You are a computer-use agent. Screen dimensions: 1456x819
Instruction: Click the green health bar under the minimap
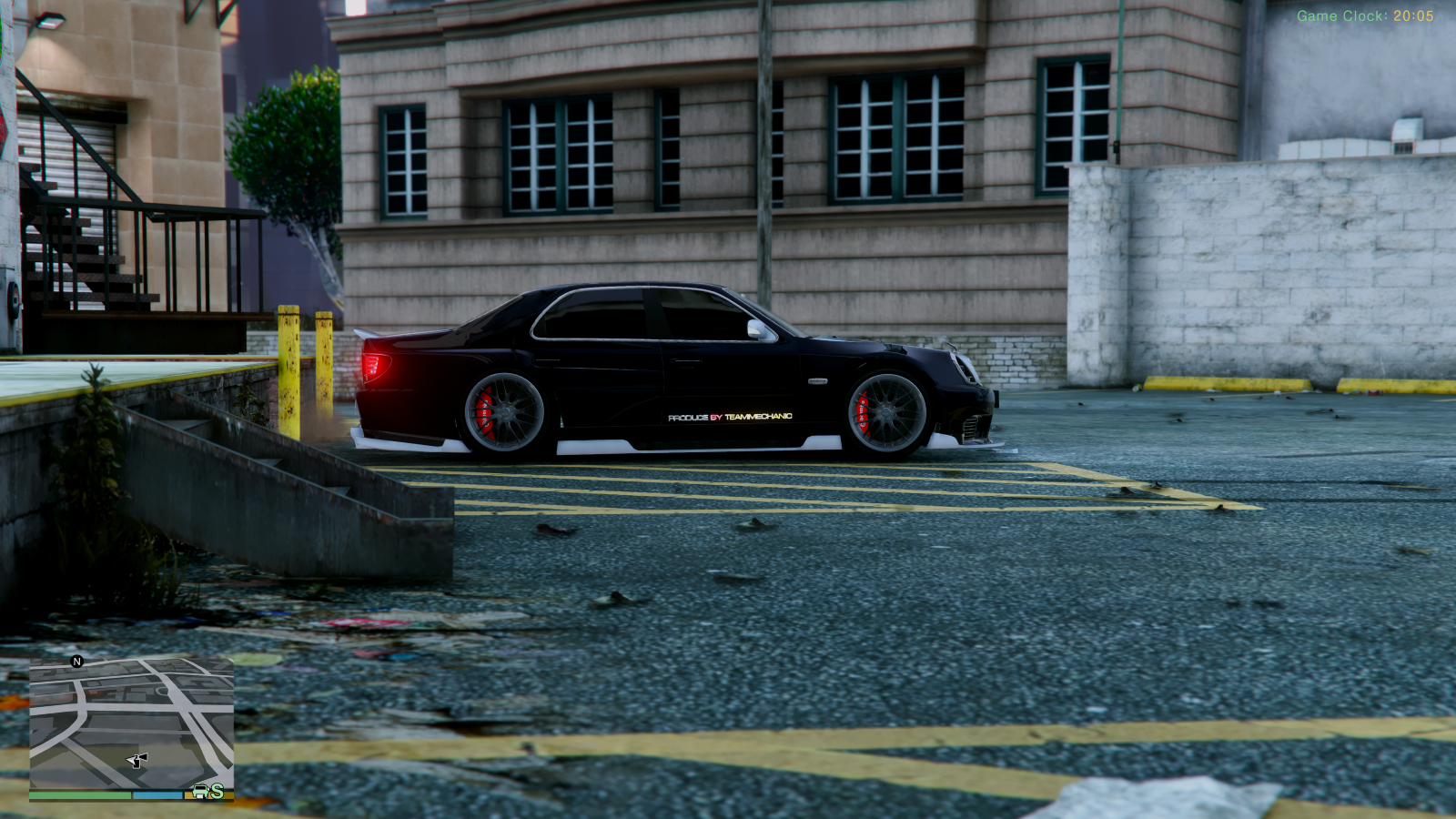click(x=82, y=794)
